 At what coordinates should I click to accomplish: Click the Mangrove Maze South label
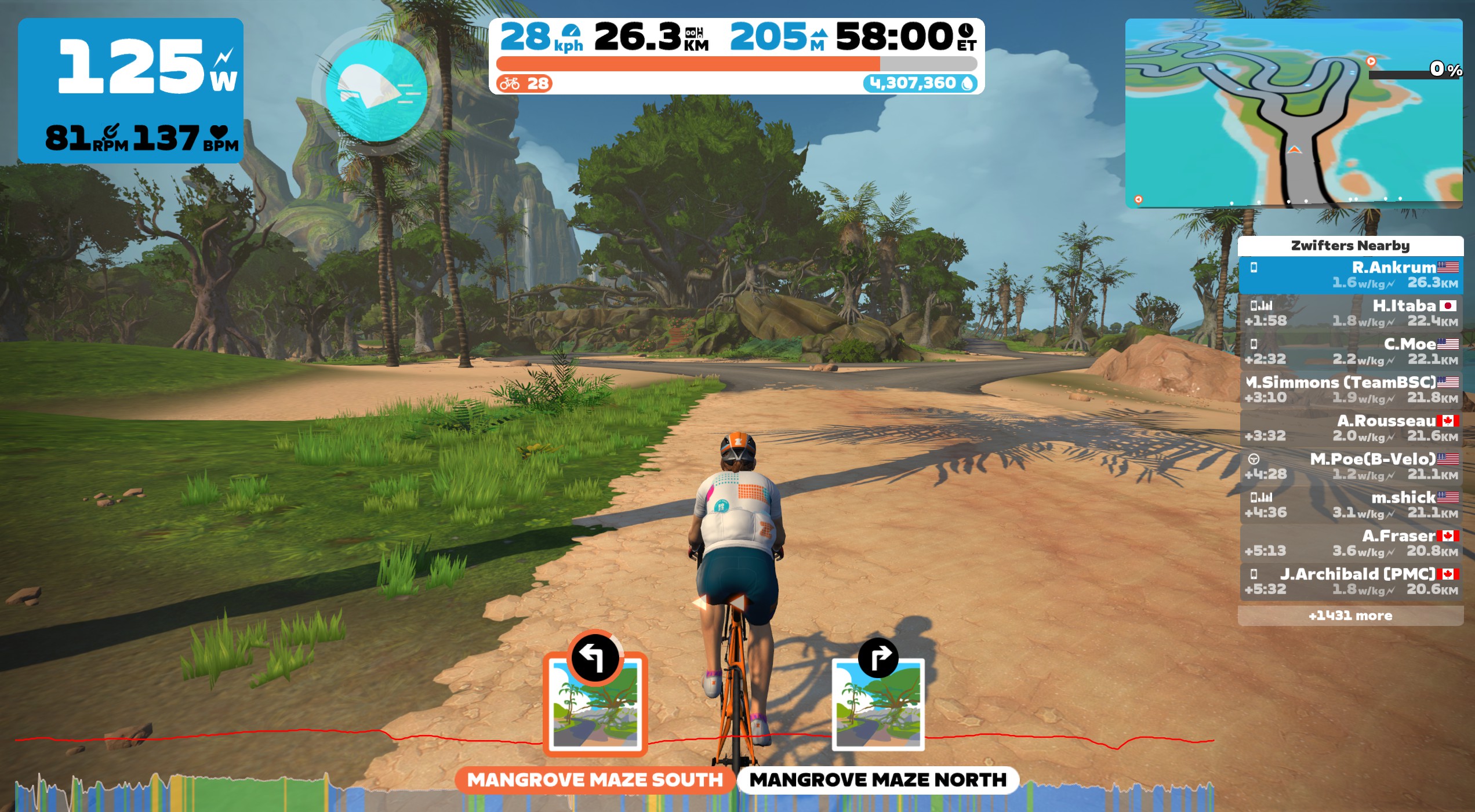click(595, 780)
